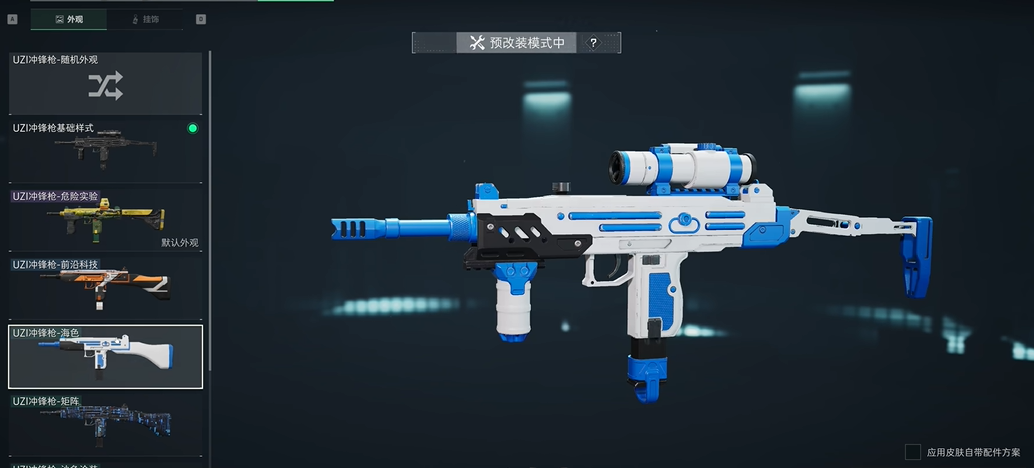Open the question mark help next to 预改装模式中
This screenshot has height=468, width=1034.
pyautogui.click(x=593, y=43)
